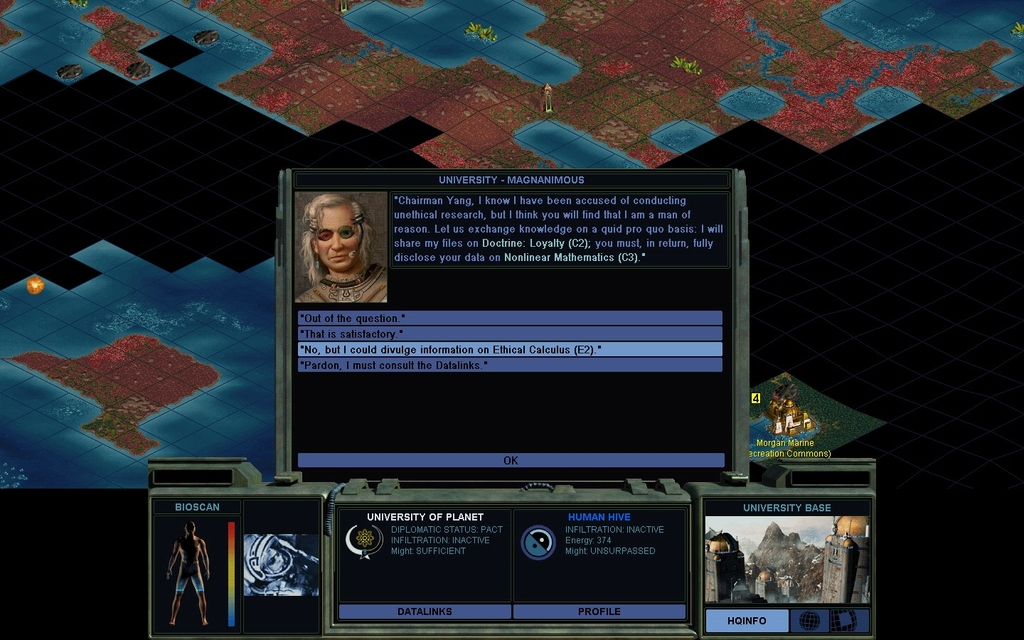This screenshot has height=640, width=1024.
Task: Click the HQINFO button
Action: 746,621
